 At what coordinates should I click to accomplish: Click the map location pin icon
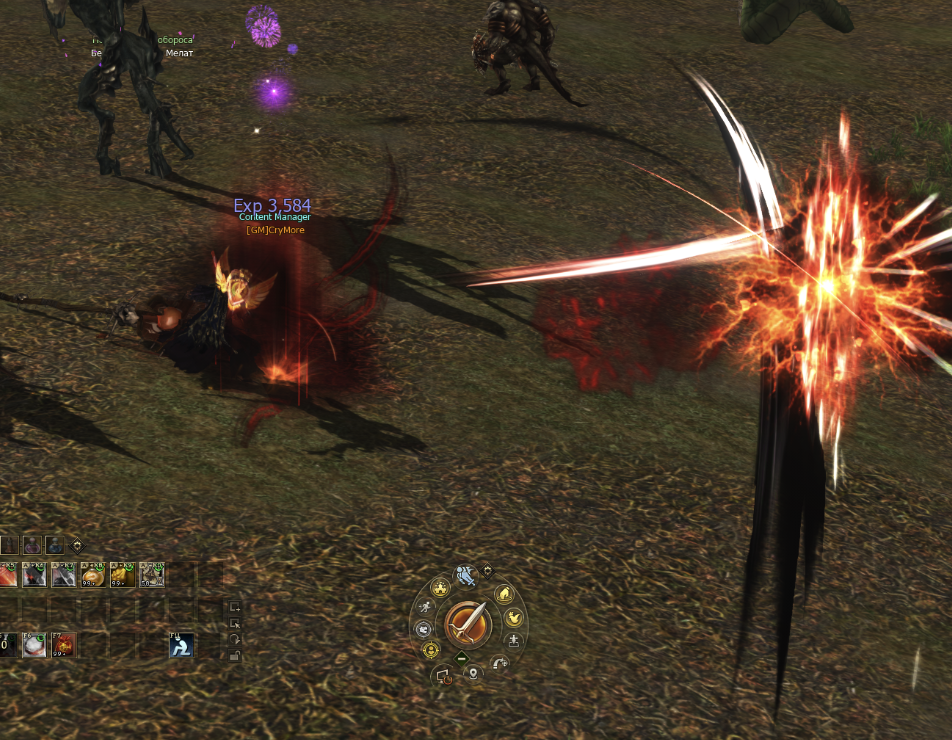(472, 673)
